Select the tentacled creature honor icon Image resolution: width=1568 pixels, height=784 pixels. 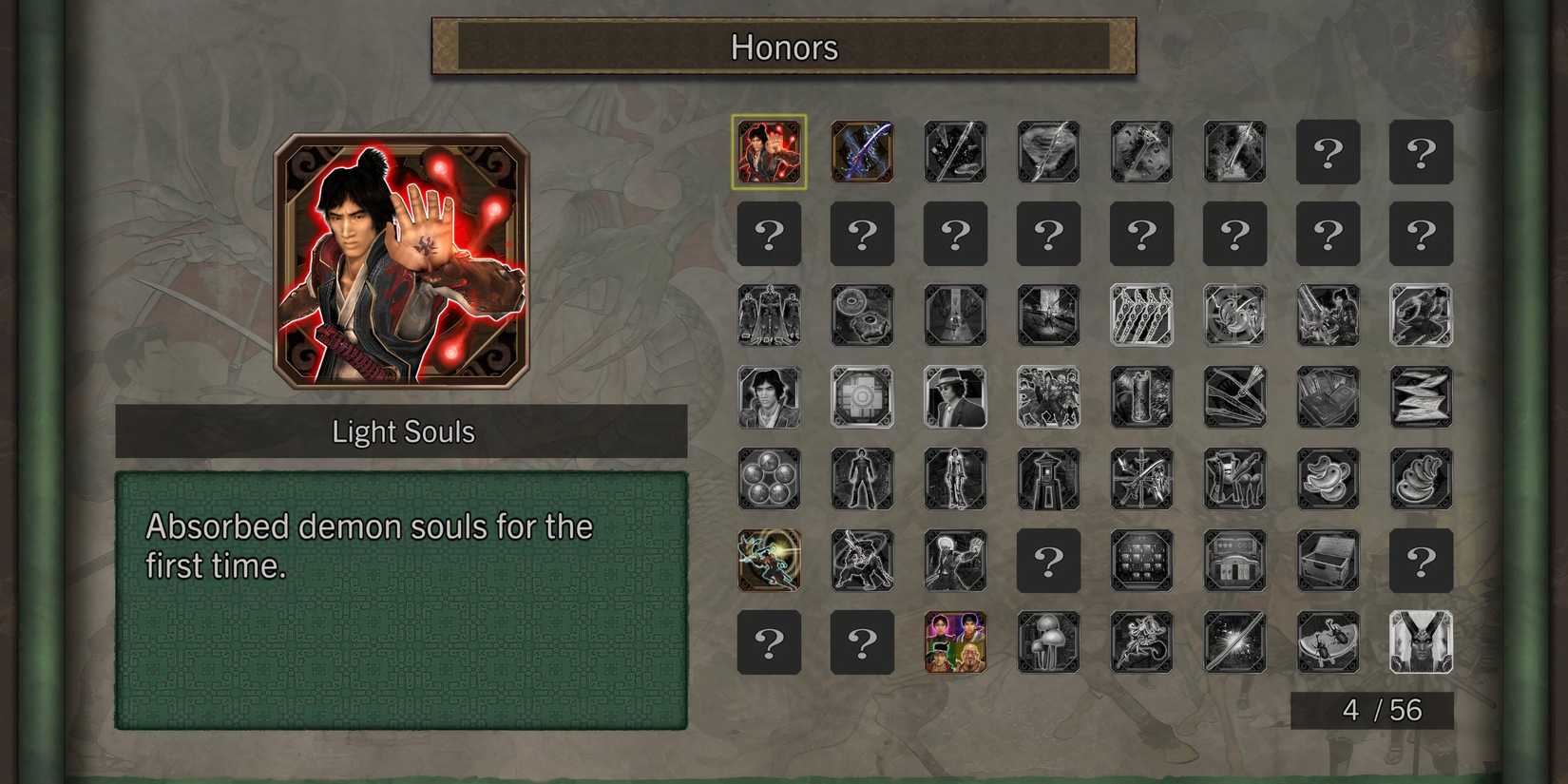click(x=1141, y=642)
